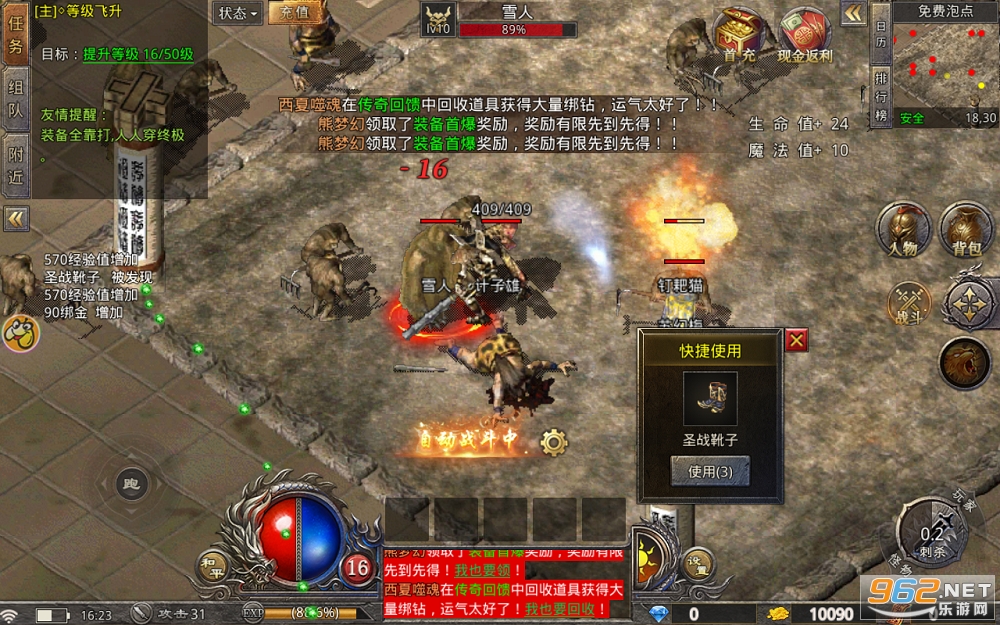The image size is (1000, 625).
Task: Toggle the 和平 attack mode button
Action: [212, 565]
